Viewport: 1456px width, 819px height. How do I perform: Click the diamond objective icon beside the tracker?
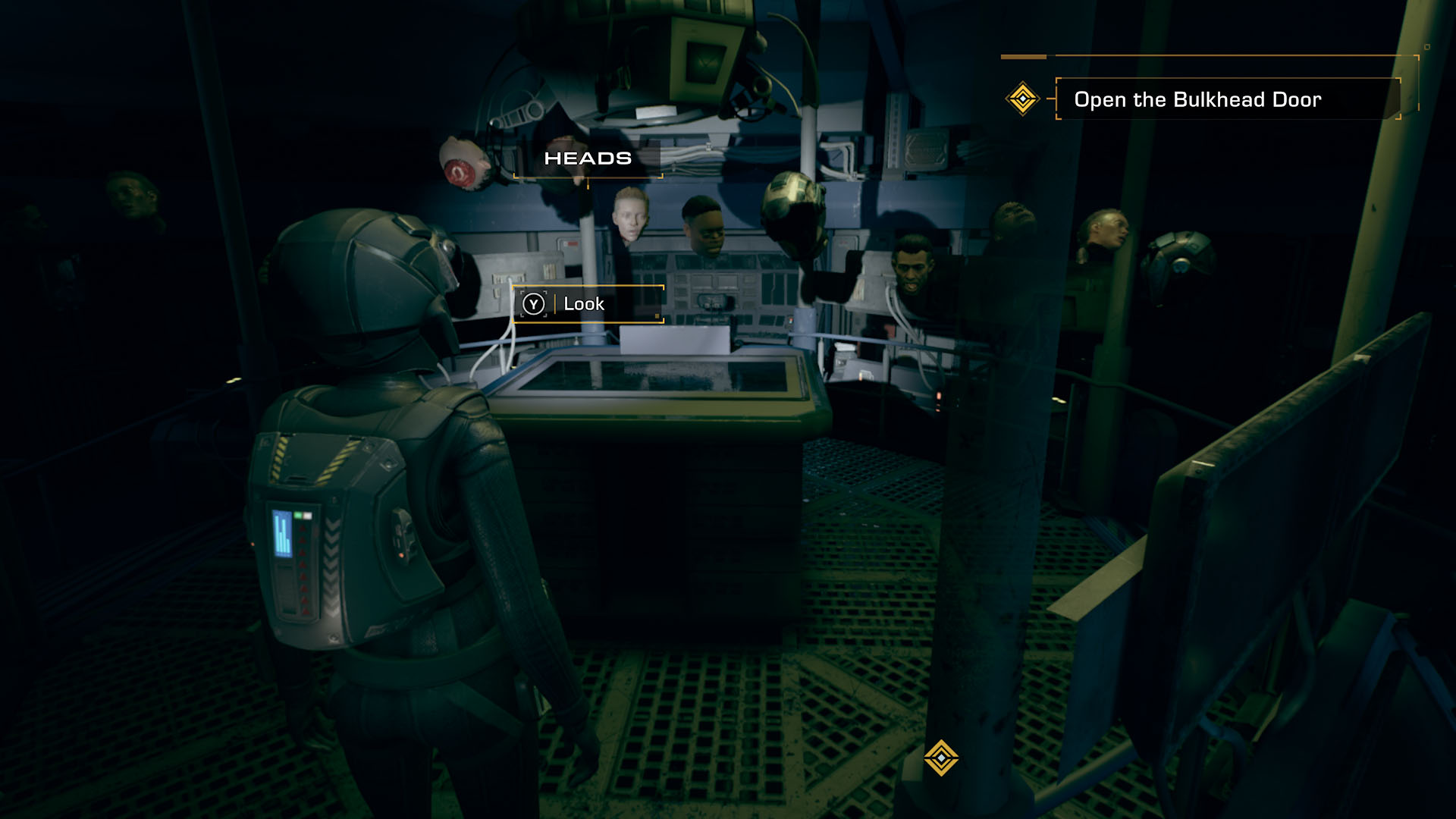[x=1022, y=99]
